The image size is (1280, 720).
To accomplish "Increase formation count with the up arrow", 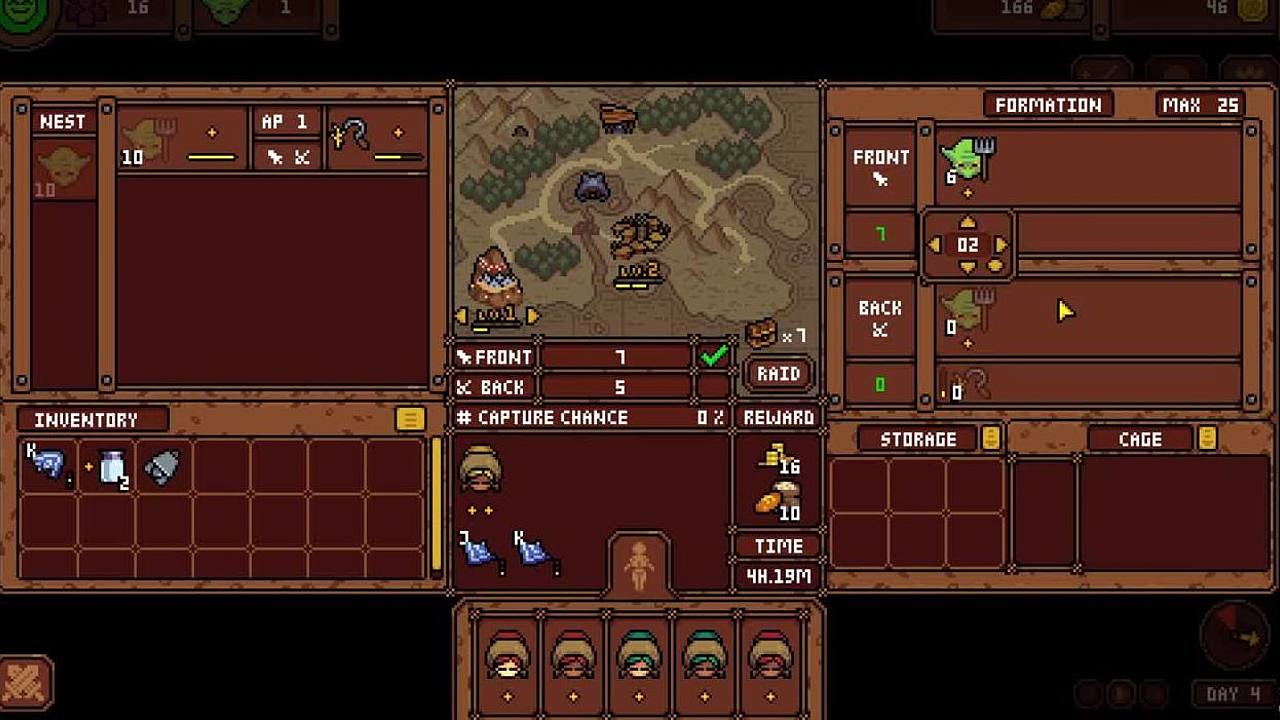I will (967, 223).
